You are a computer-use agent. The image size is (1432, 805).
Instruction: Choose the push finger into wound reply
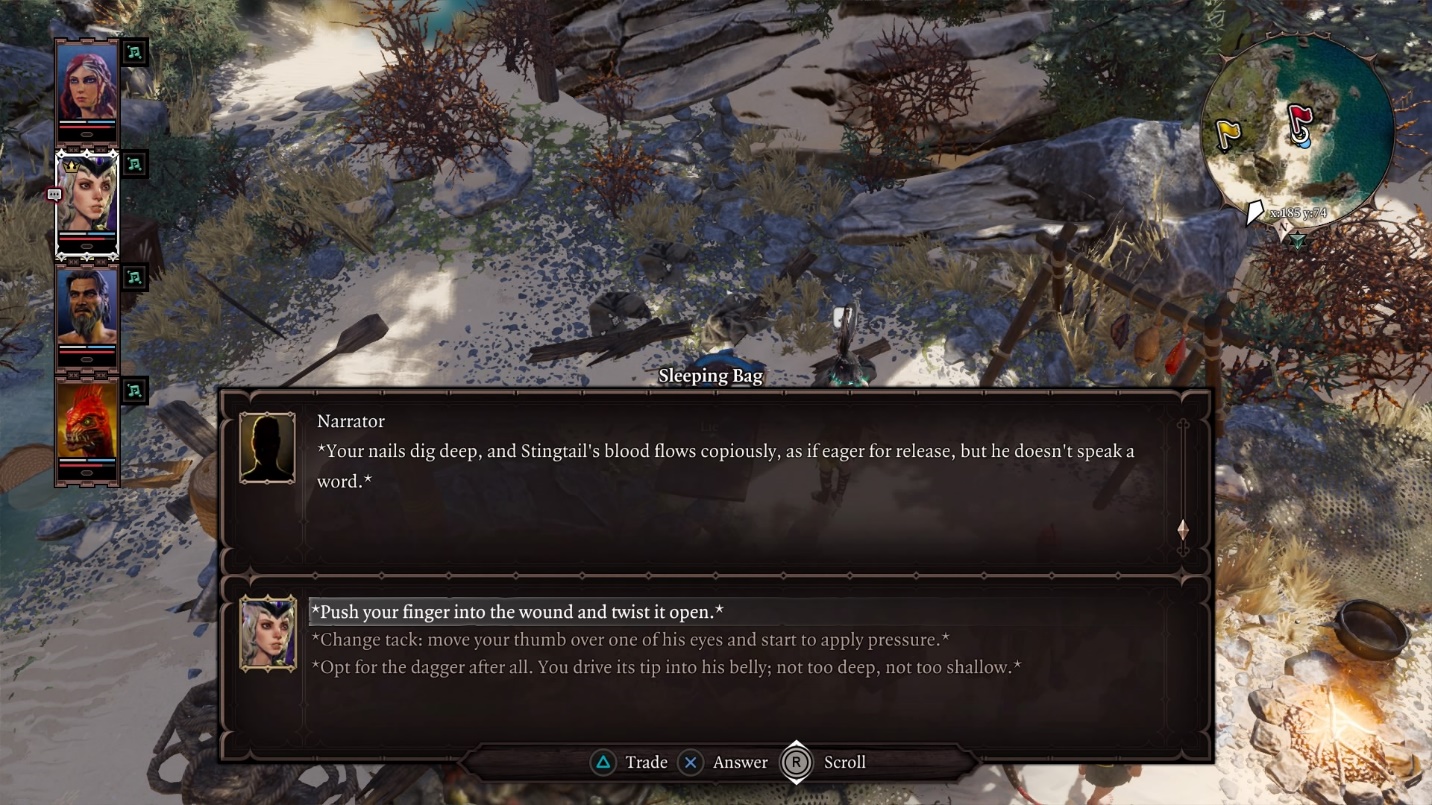[x=517, y=612]
